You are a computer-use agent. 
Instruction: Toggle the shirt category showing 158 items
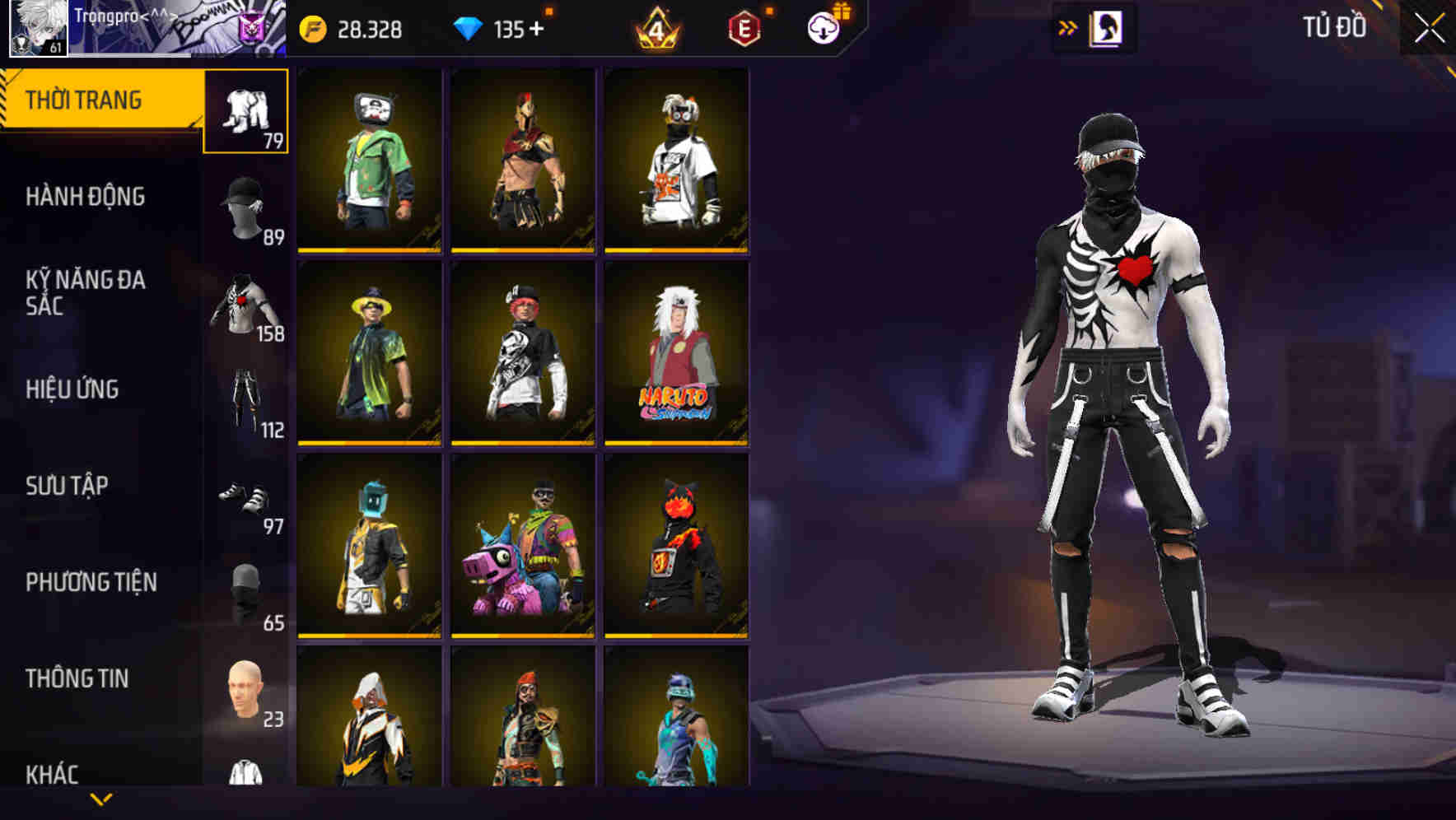pos(244,301)
